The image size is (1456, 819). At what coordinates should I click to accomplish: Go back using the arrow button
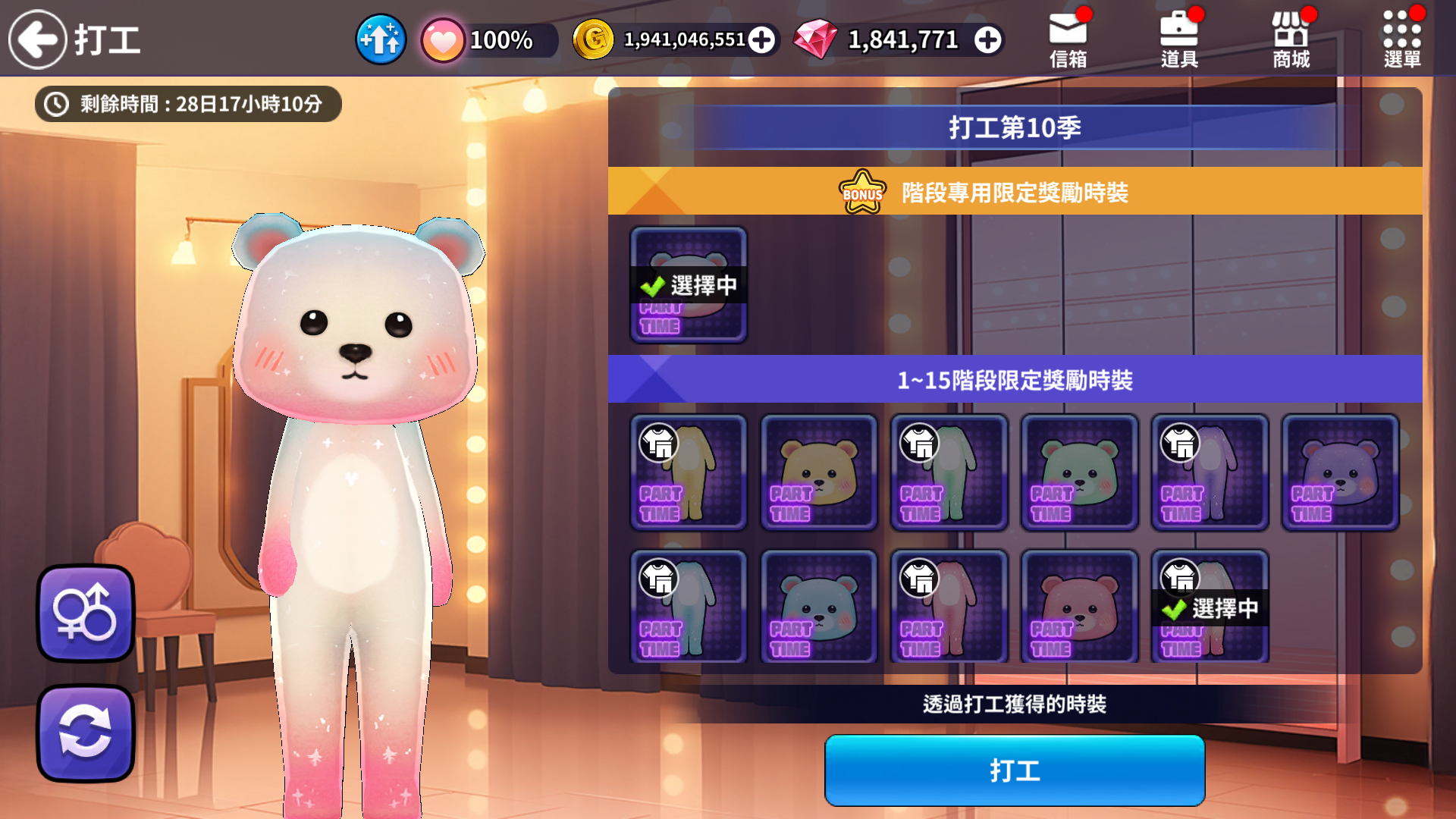point(38,39)
